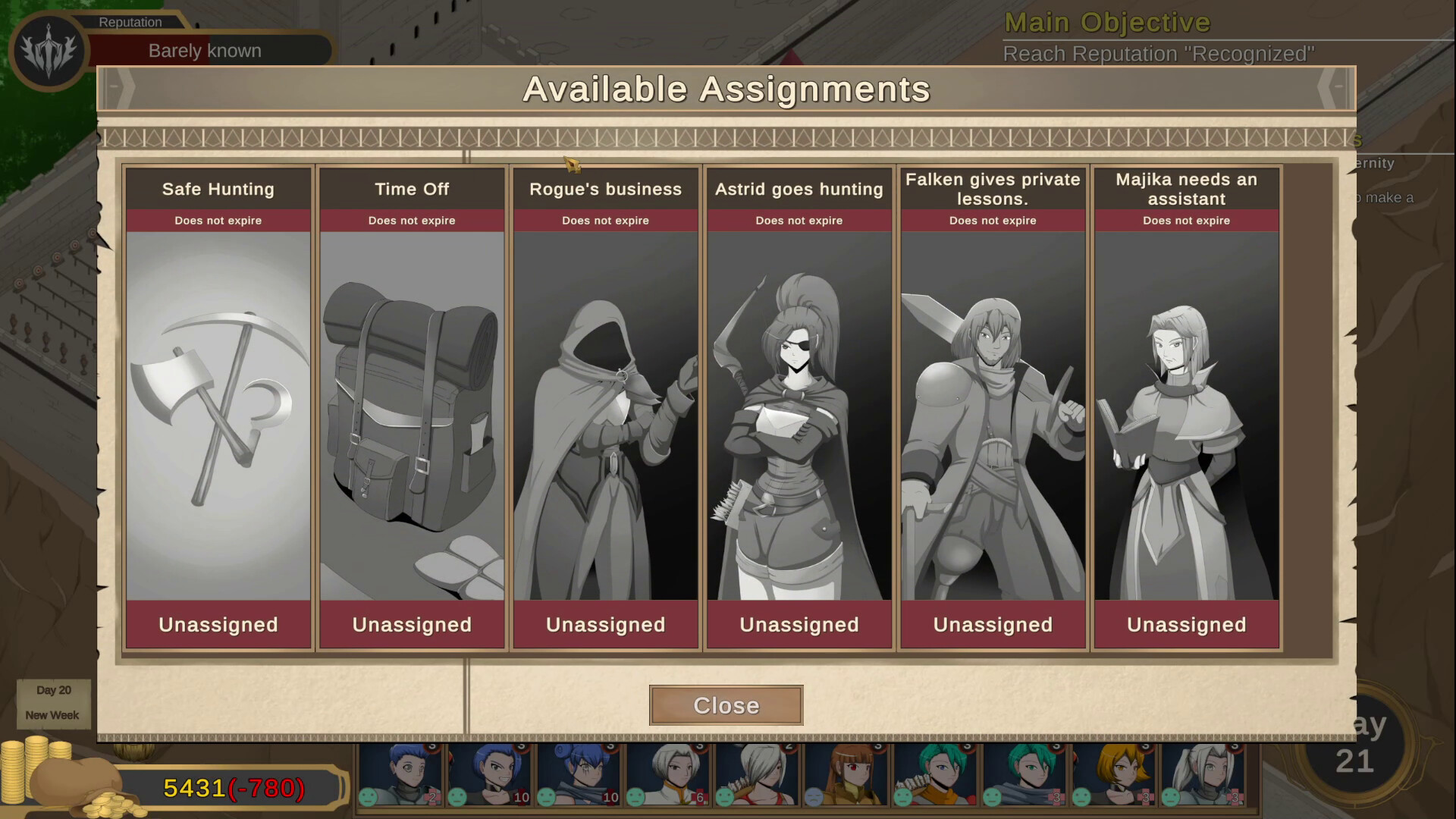Screen dimensions: 1456x819
Task: Click Majika's book-reading portrait
Action: (1185, 417)
